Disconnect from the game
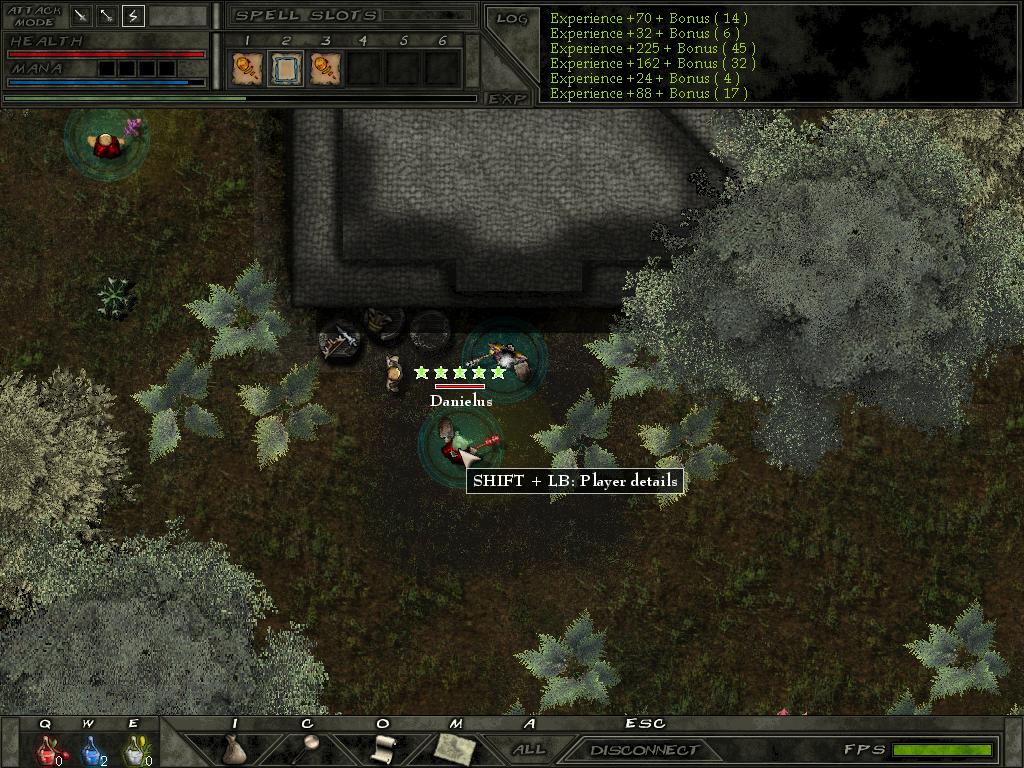The height and width of the screenshot is (768, 1024). (x=644, y=749)
